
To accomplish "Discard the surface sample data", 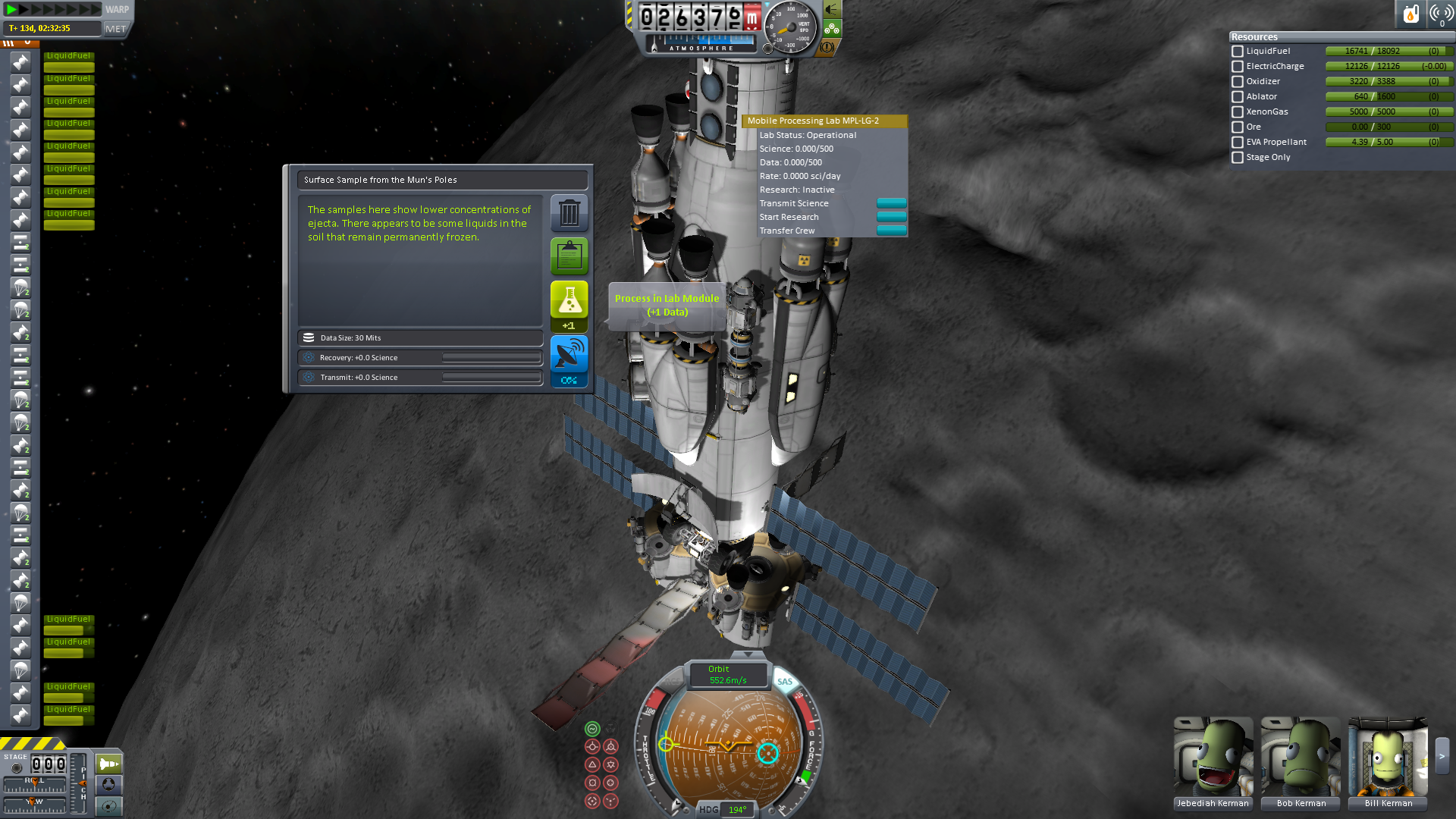I will pos(569,213).
